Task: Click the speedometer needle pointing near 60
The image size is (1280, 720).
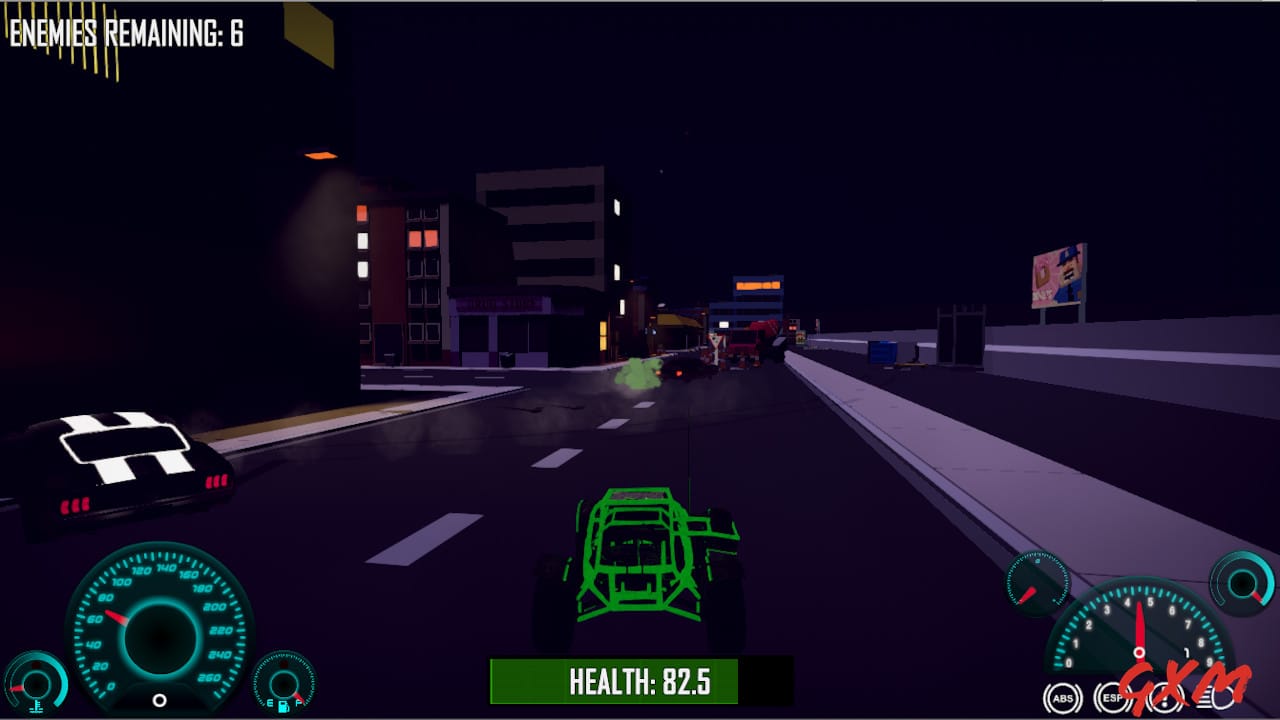Action: coord(115,617)
